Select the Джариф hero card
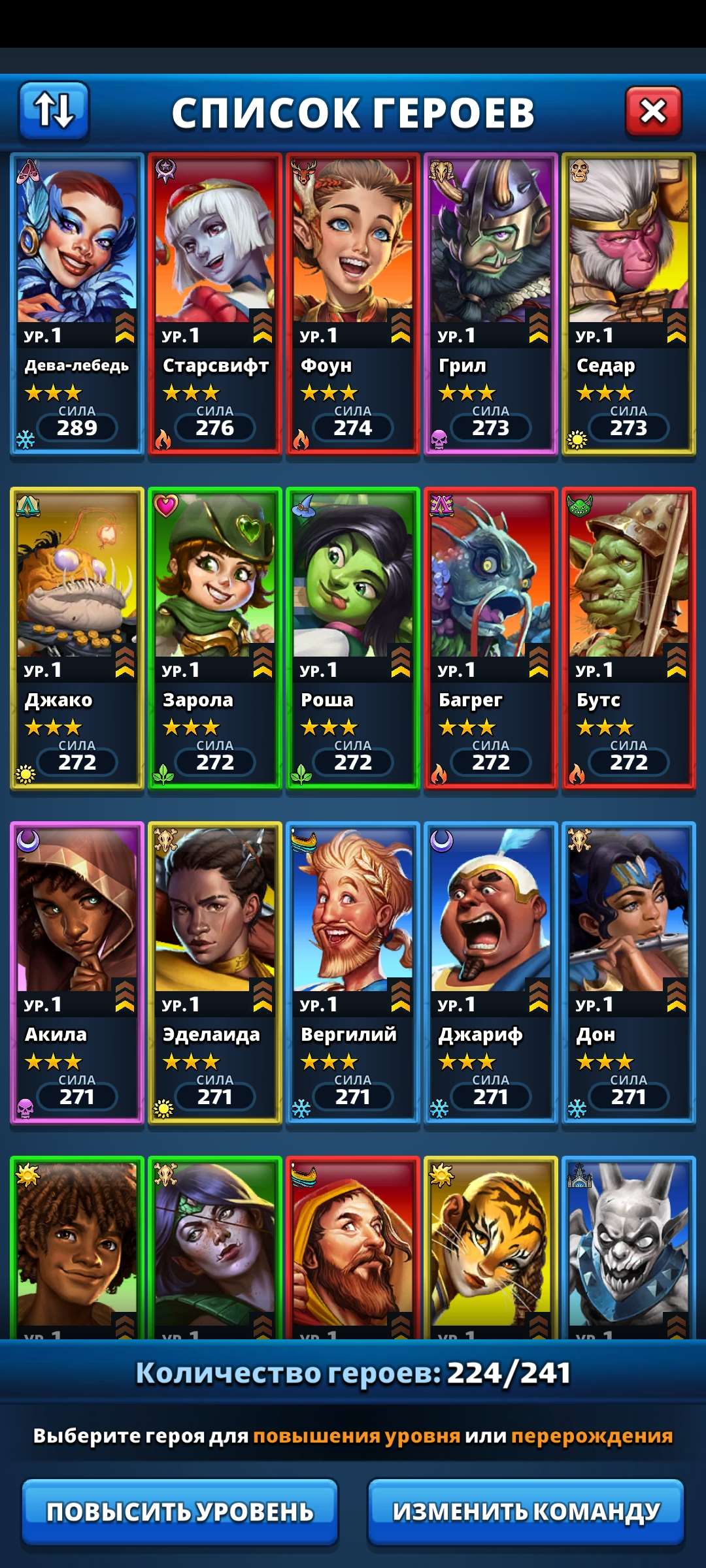This screenshot has width=706, height=1568. [x=491, y=973]
